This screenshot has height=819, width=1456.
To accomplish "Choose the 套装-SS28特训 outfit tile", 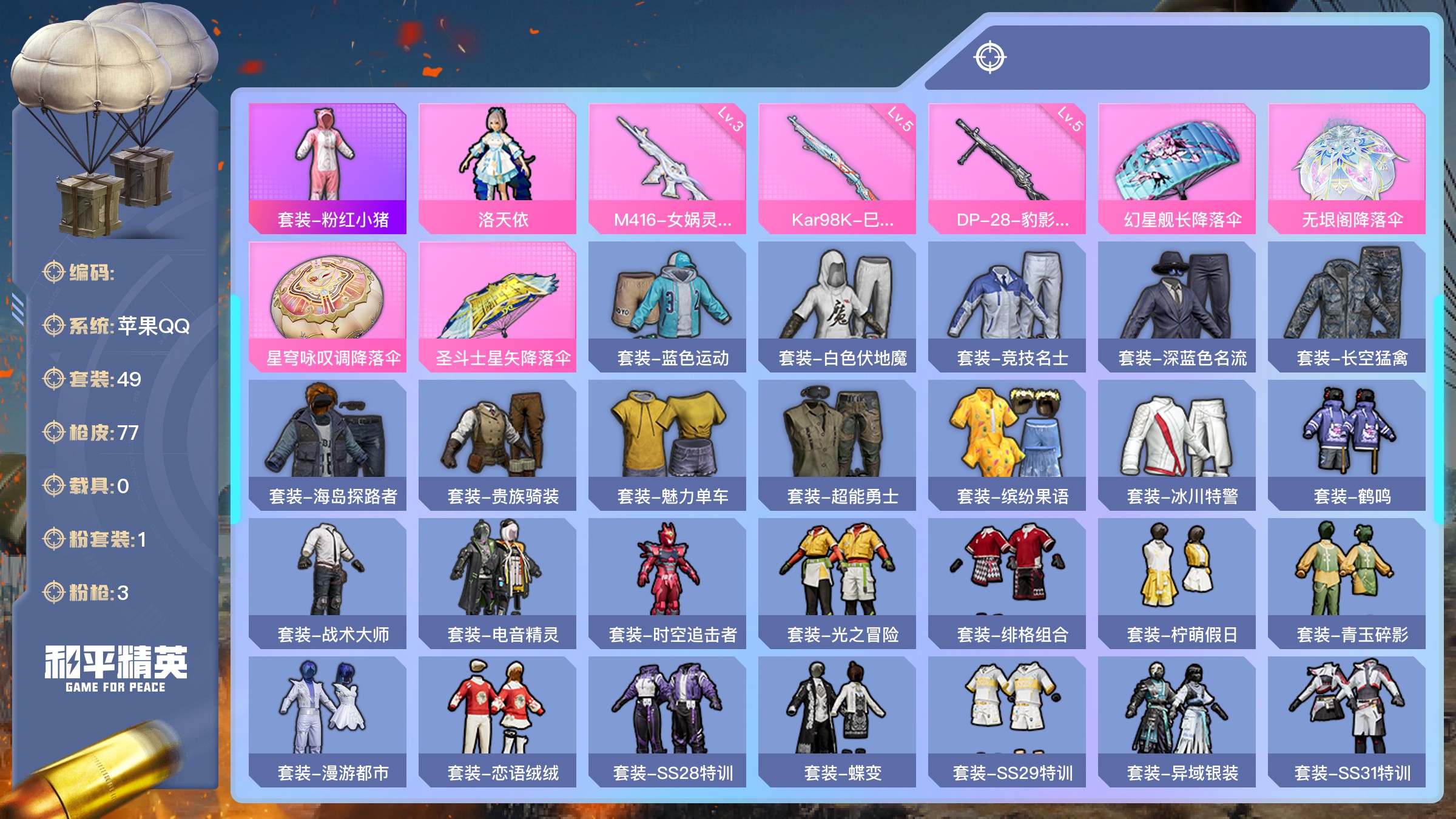I will [x=667, y=722].
